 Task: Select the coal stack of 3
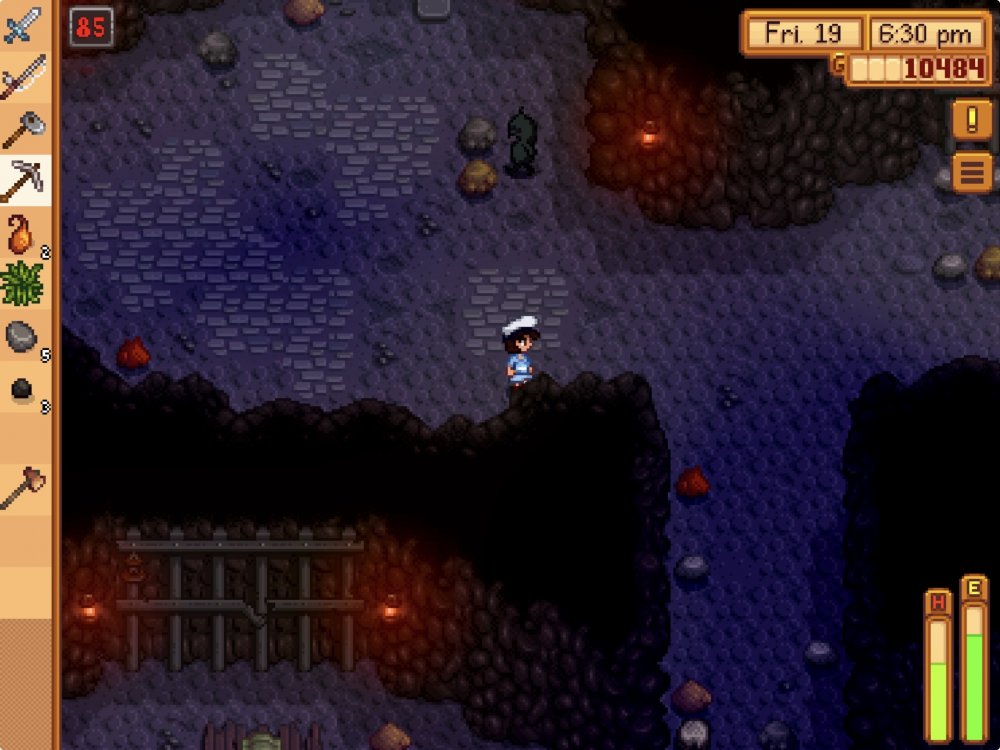[24, 389]
